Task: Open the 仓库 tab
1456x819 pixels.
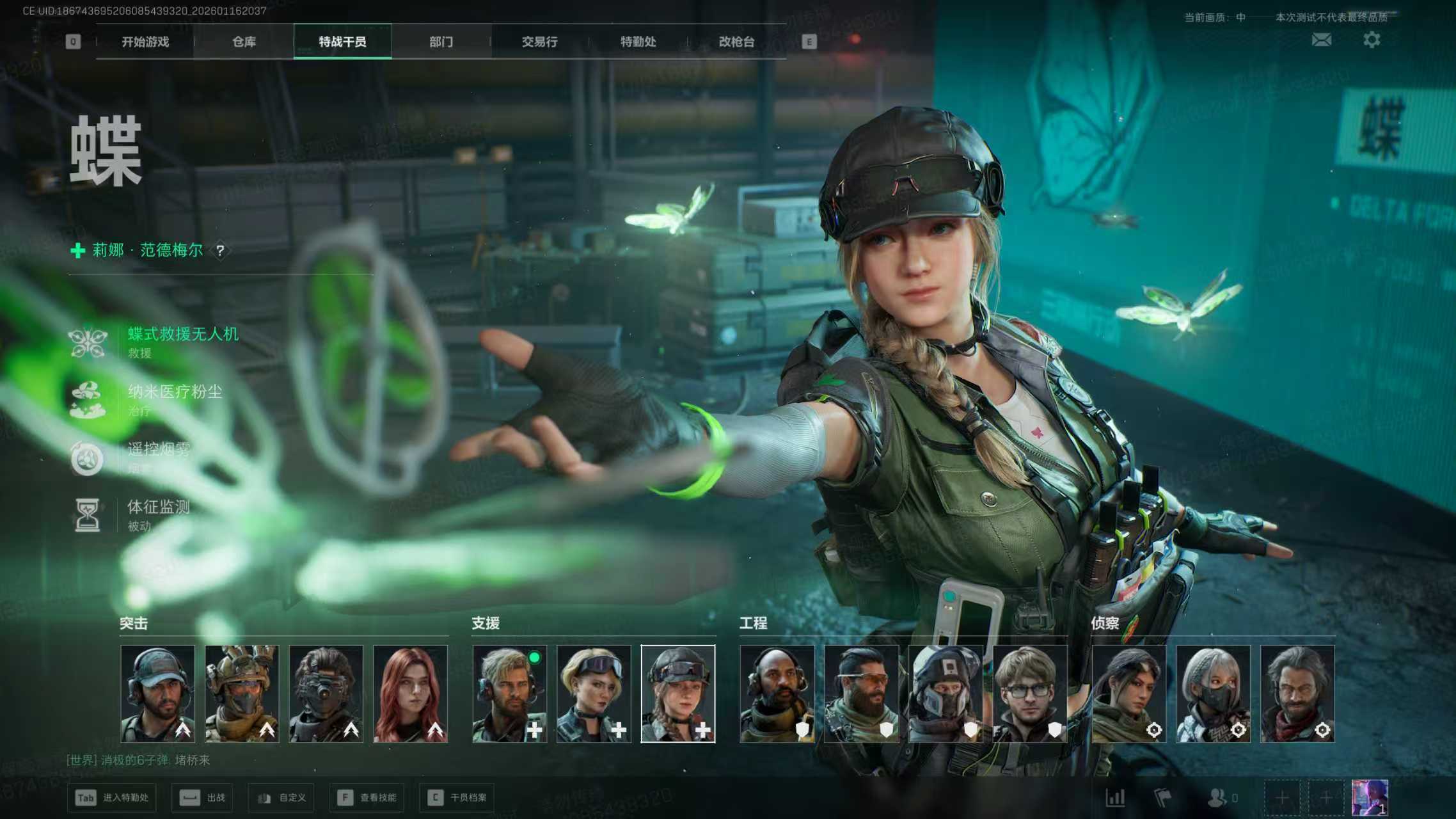Action: pyautogui.click(x=244, y=42)
